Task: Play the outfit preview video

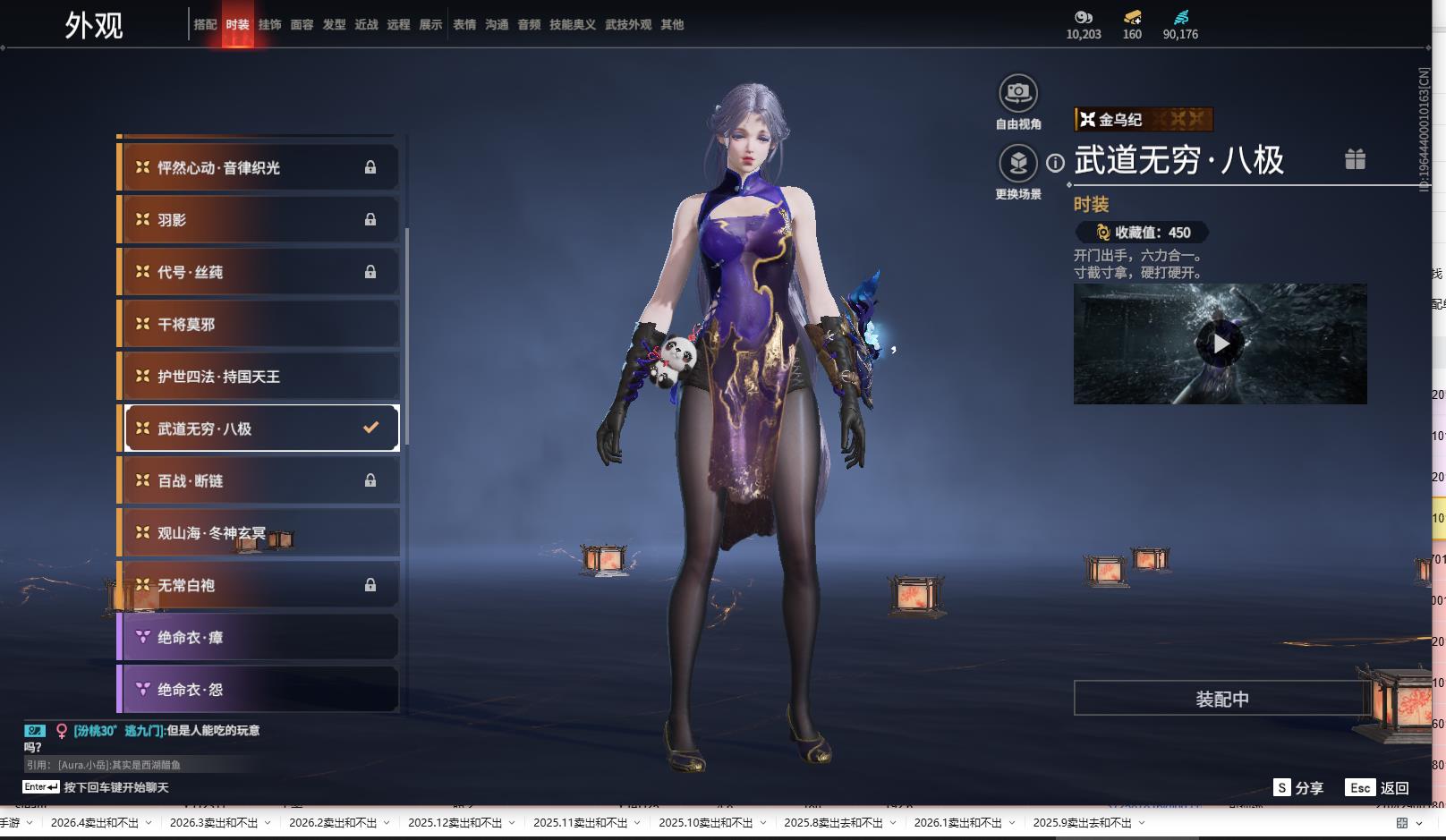Action: tap(1221, 344)
